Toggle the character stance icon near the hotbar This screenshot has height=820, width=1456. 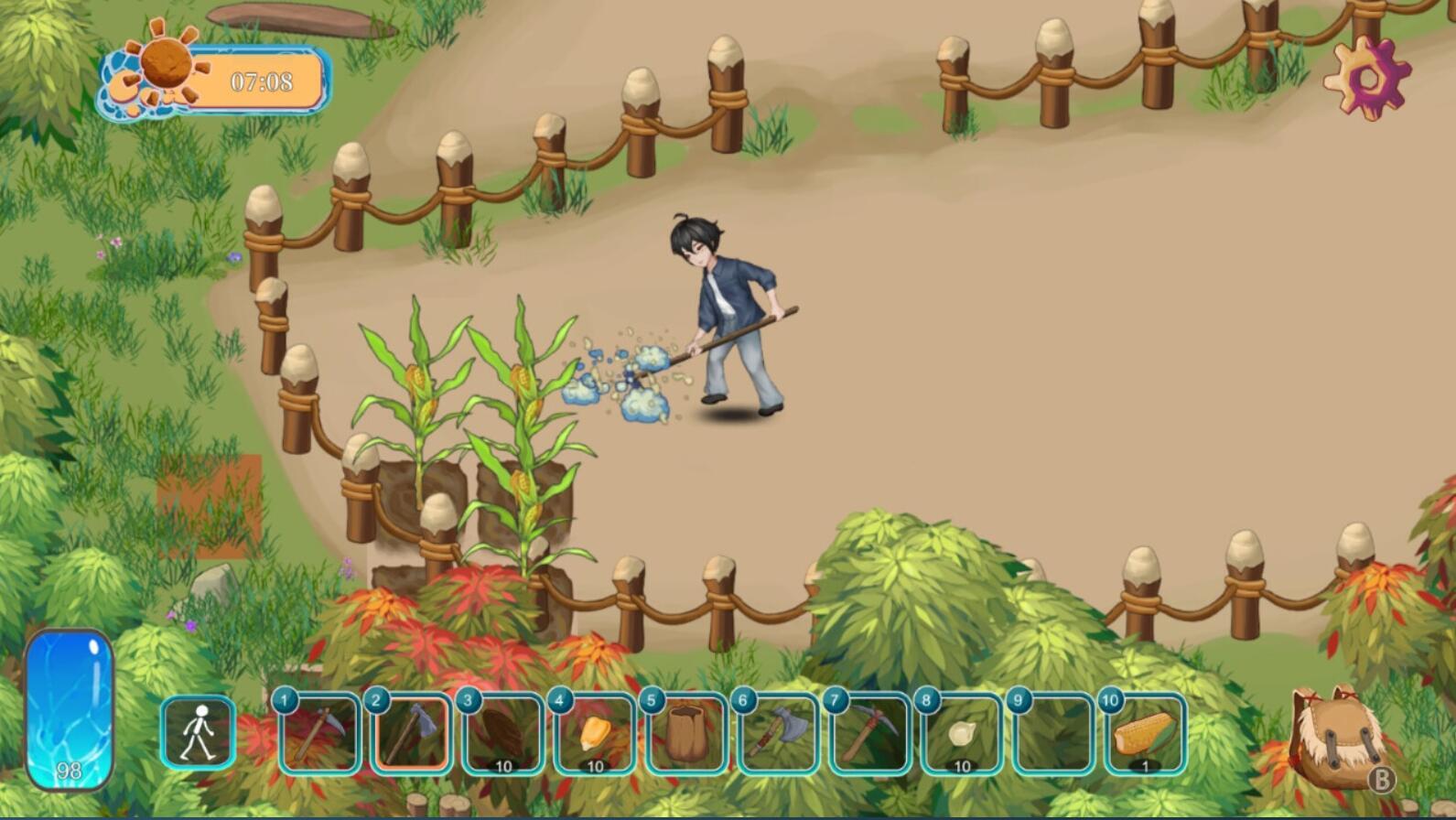198,737
